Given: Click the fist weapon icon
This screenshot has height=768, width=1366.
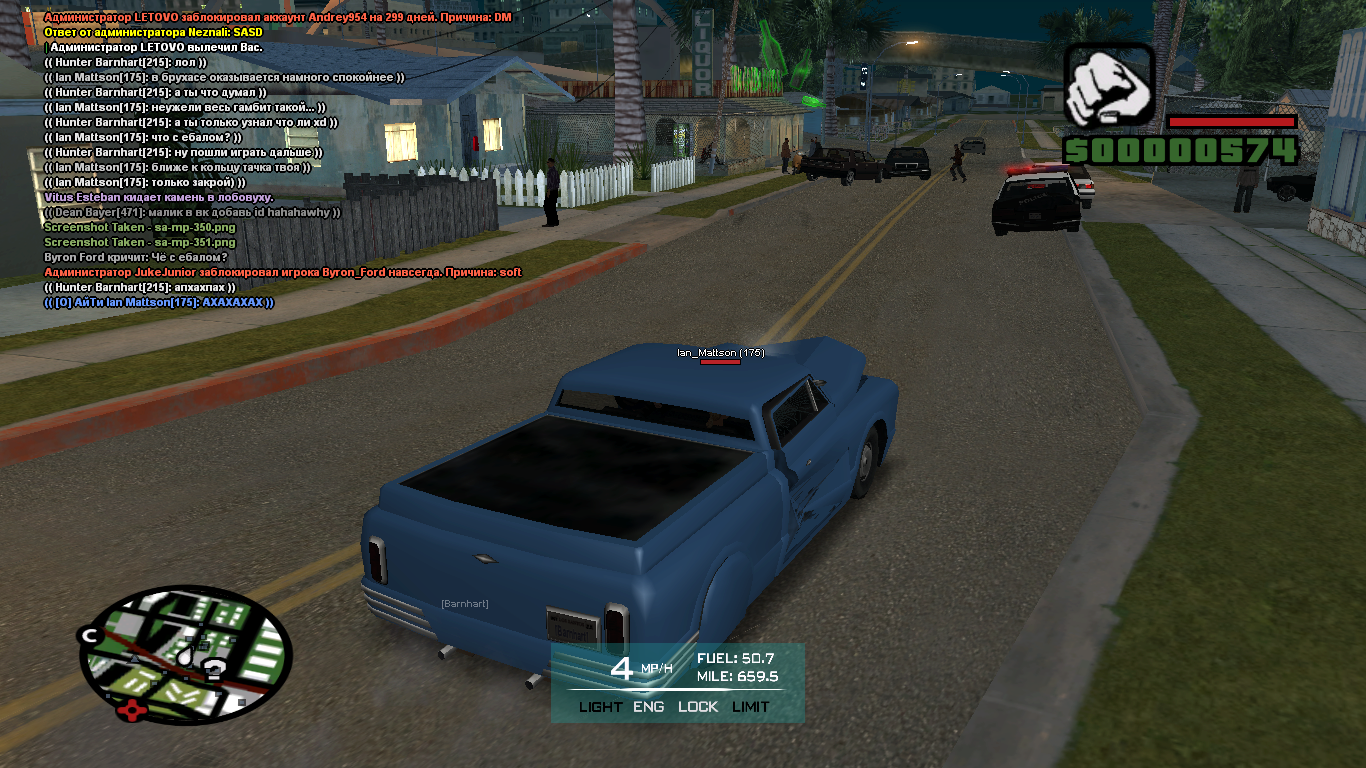Looking at the screenshot, I should [x=1108, y=86].
